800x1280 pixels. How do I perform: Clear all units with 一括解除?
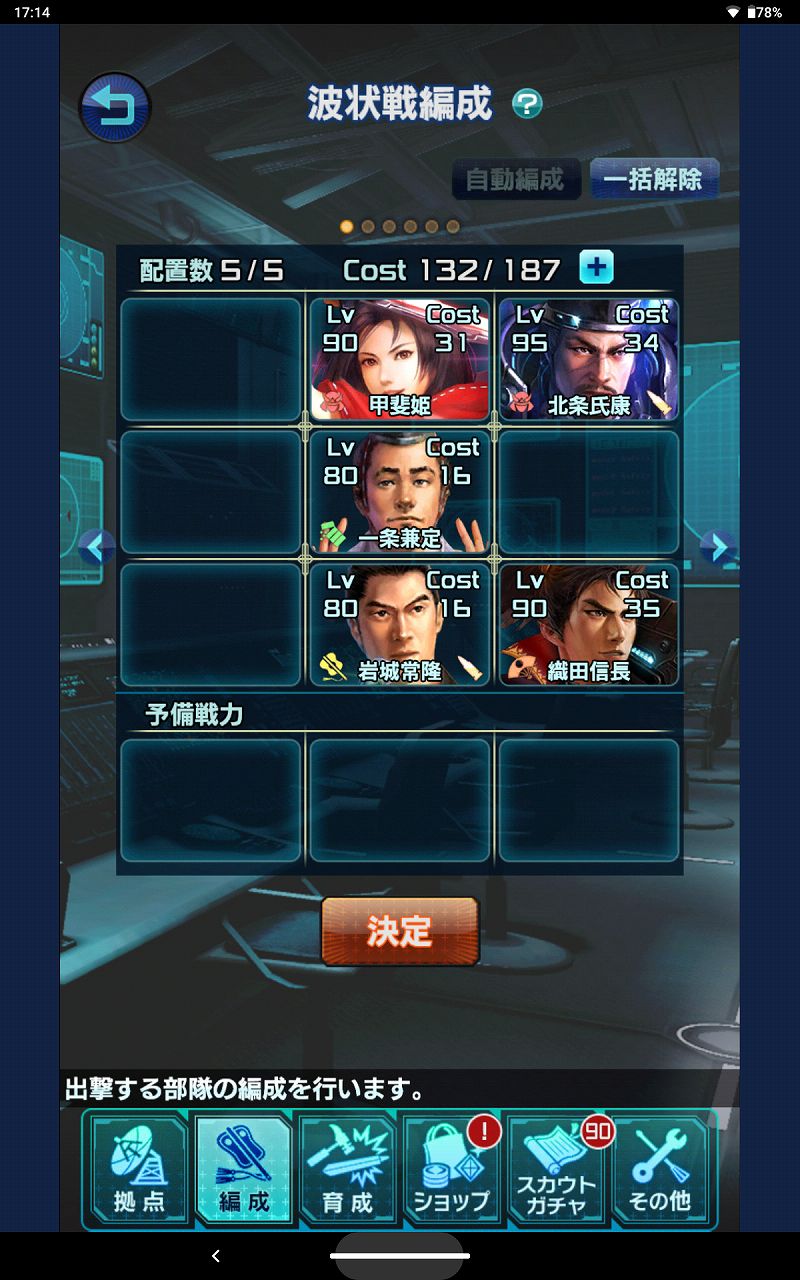tap(653, 180)
